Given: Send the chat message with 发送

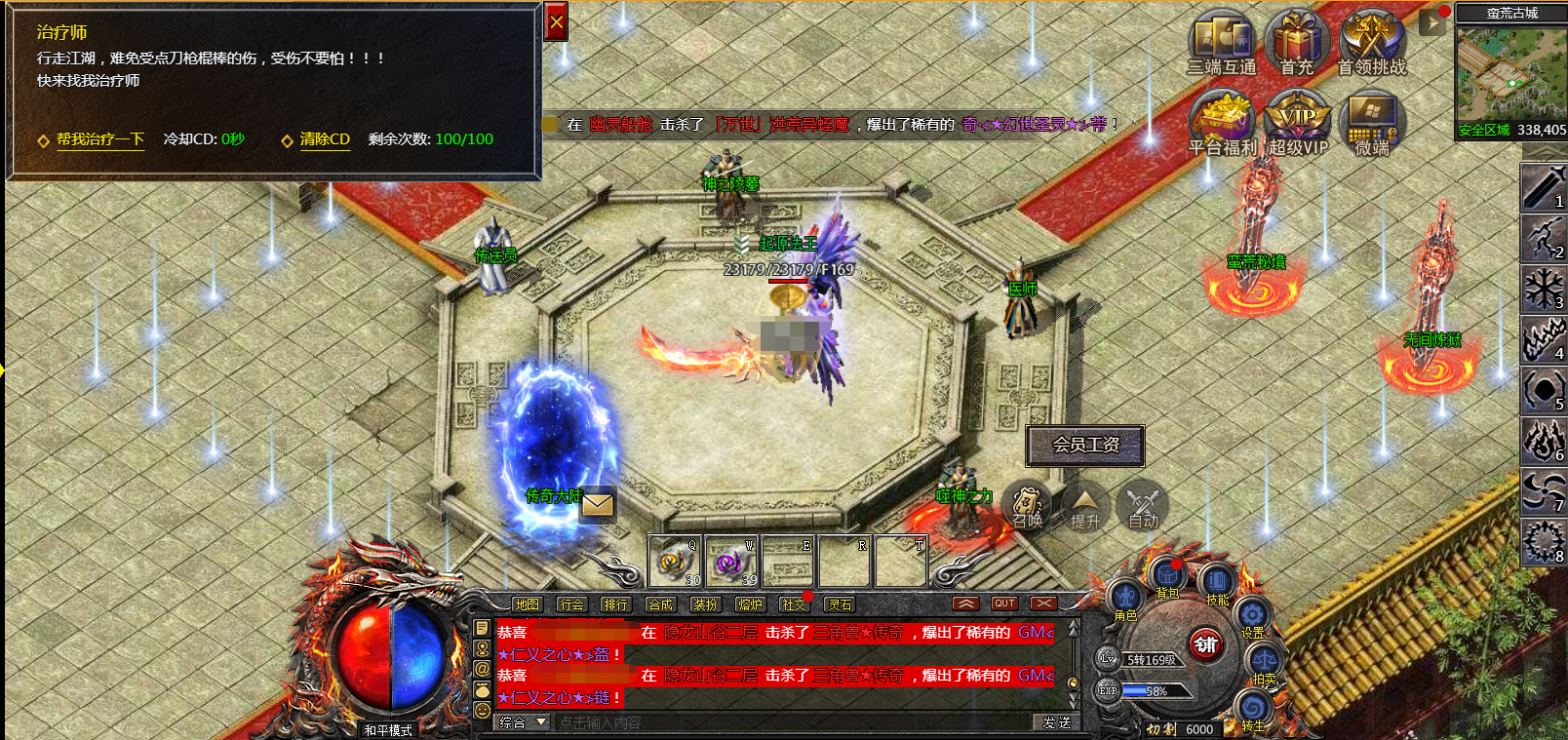Looking at the screenshot, I should [x=1056, y=722].
